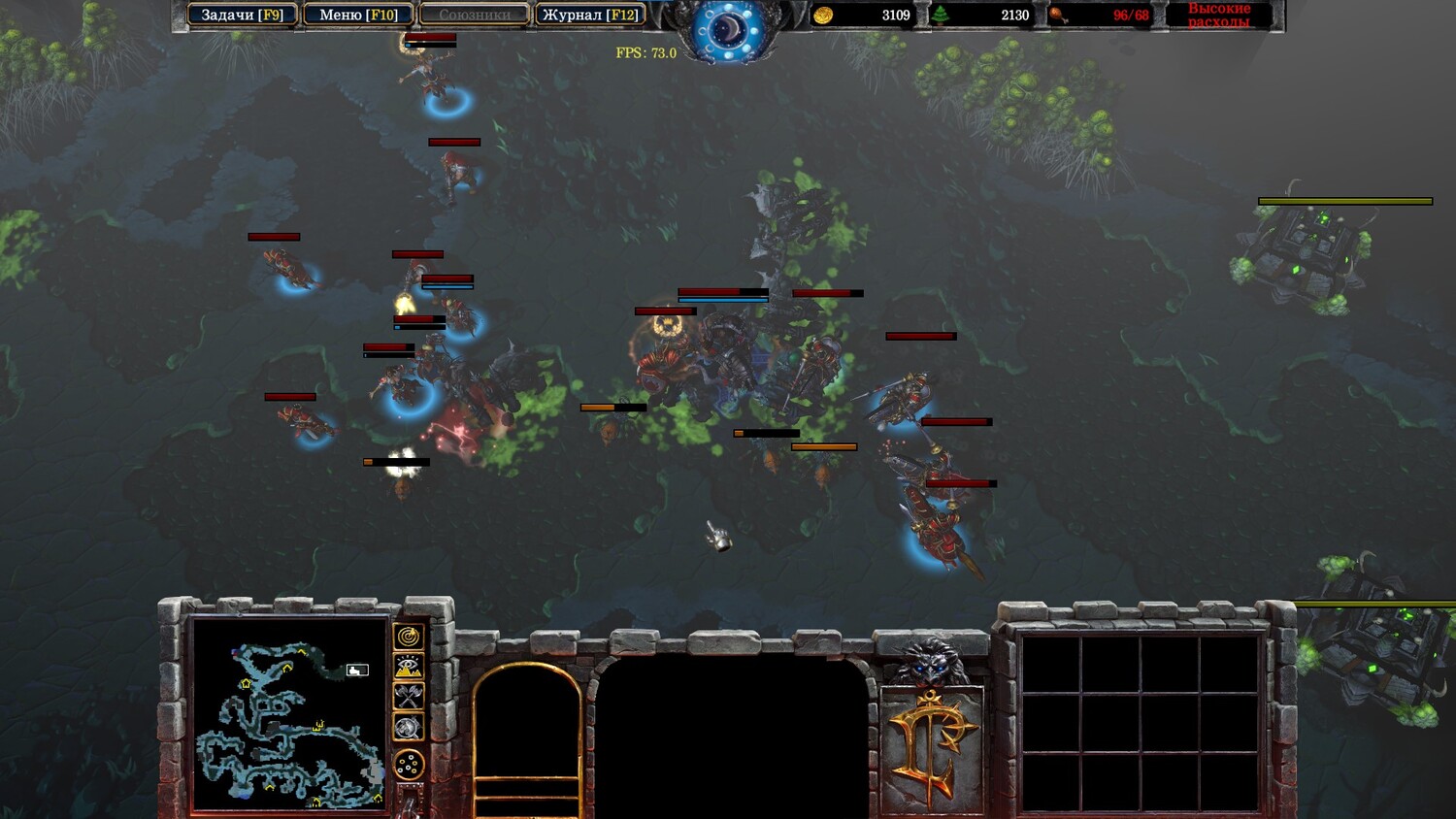The width and height of the screenshot is (1456, 819).
Task: Open the Меню game menu
Action: (358, 15)
